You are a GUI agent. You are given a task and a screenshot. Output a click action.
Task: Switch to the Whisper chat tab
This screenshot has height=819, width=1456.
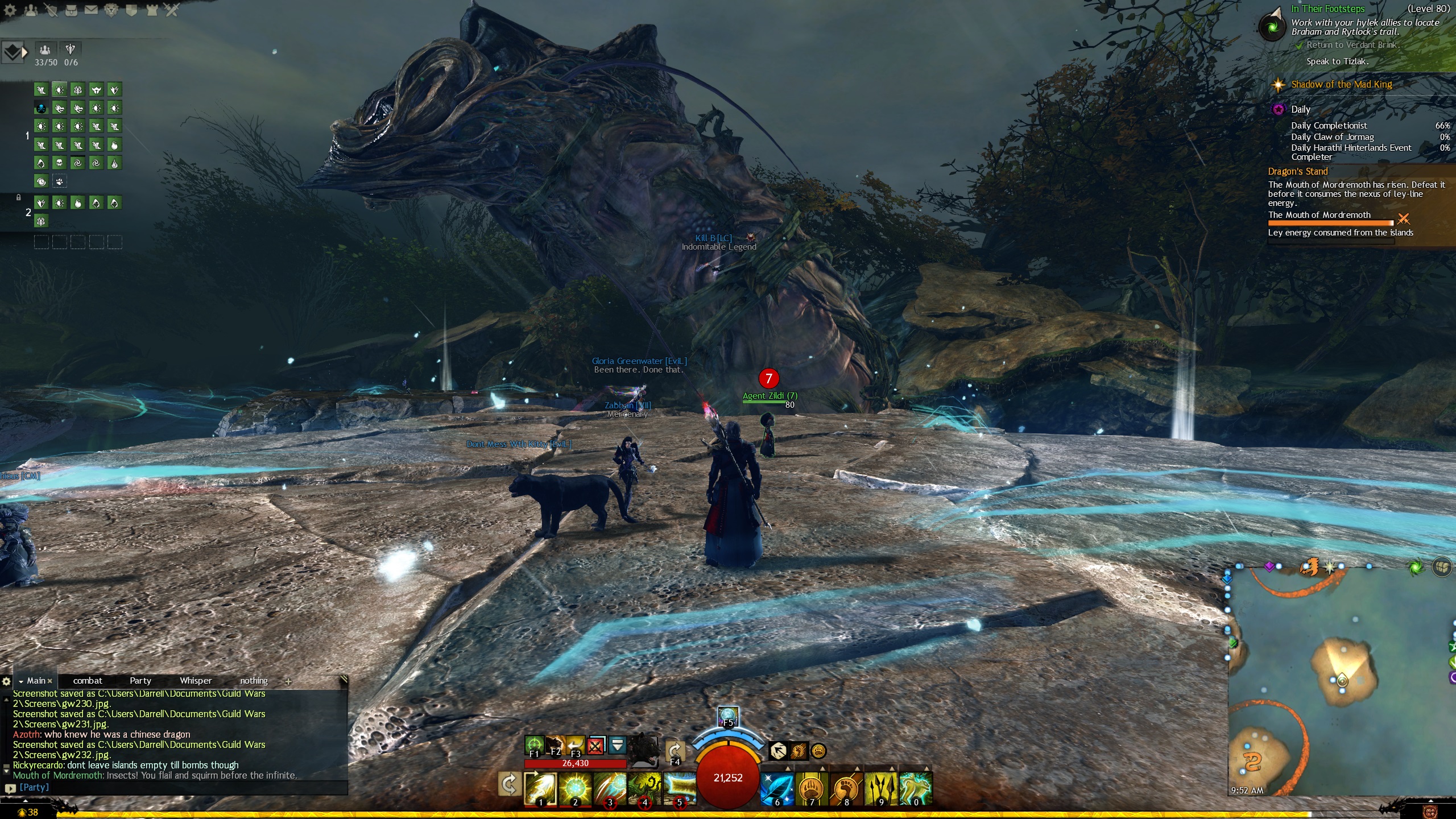pyautogui.click(x=196, y=681)
